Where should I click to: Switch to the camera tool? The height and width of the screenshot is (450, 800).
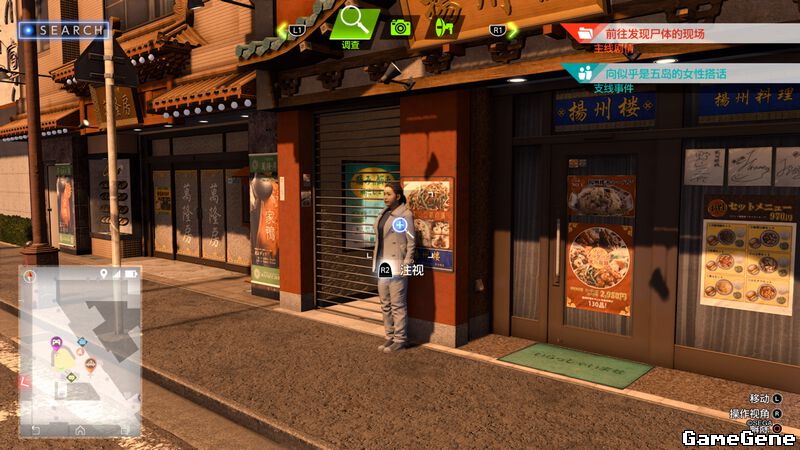coord(402,27)
